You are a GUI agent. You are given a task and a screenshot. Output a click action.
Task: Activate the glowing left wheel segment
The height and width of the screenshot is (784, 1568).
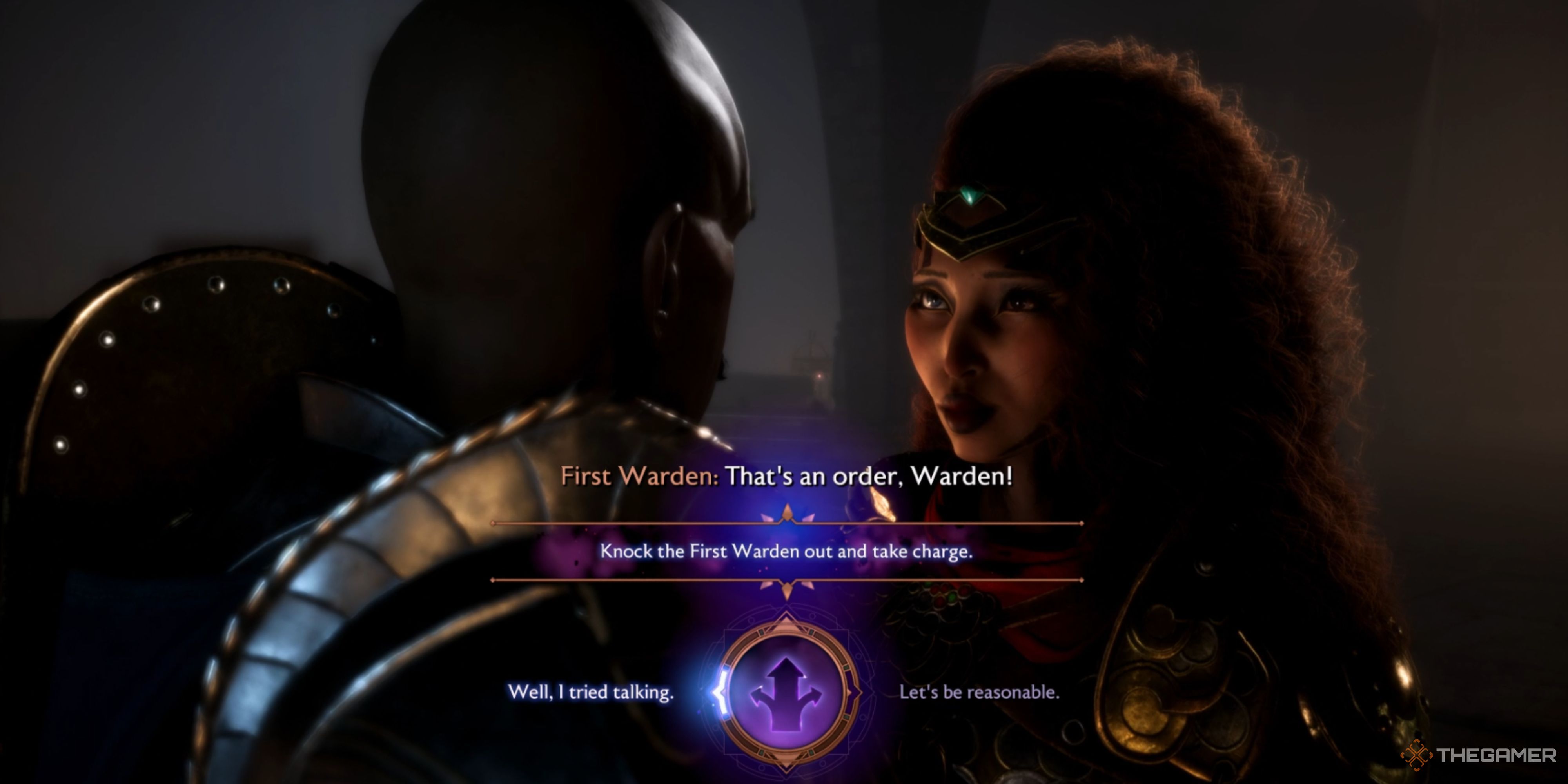tap(721, 694)
